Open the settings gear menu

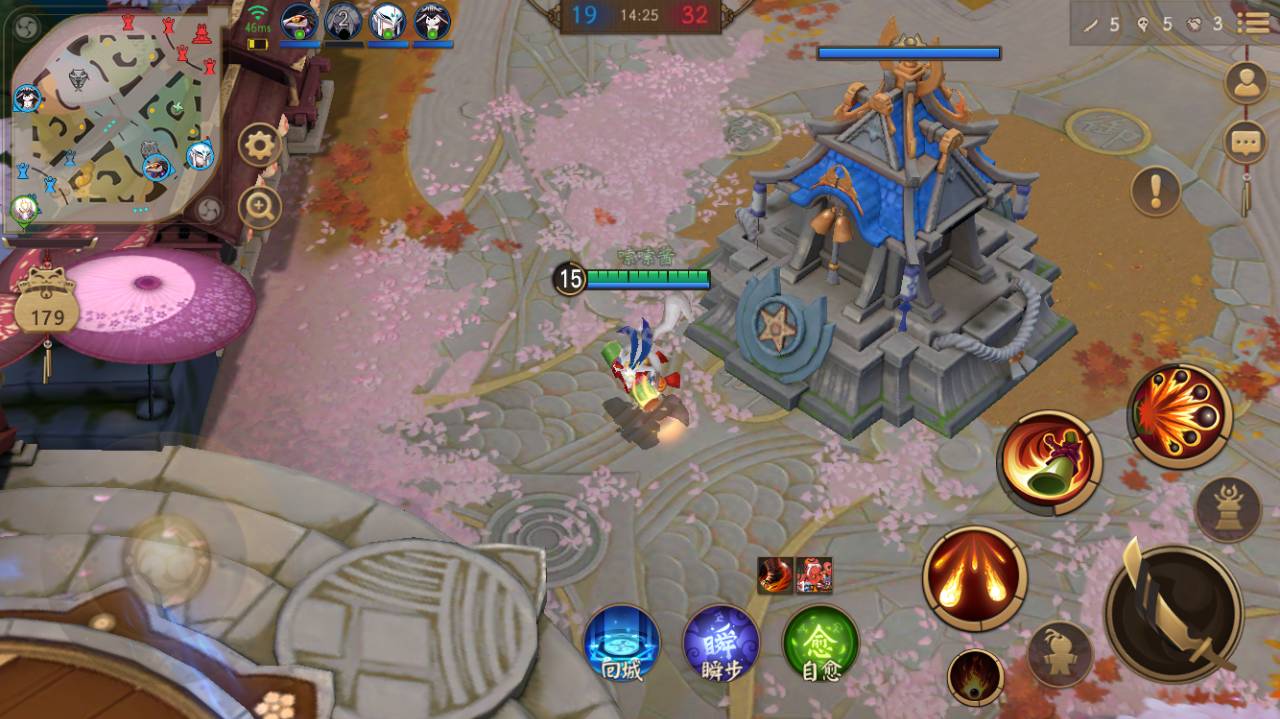pyautogui.click(x=260, y=147)
